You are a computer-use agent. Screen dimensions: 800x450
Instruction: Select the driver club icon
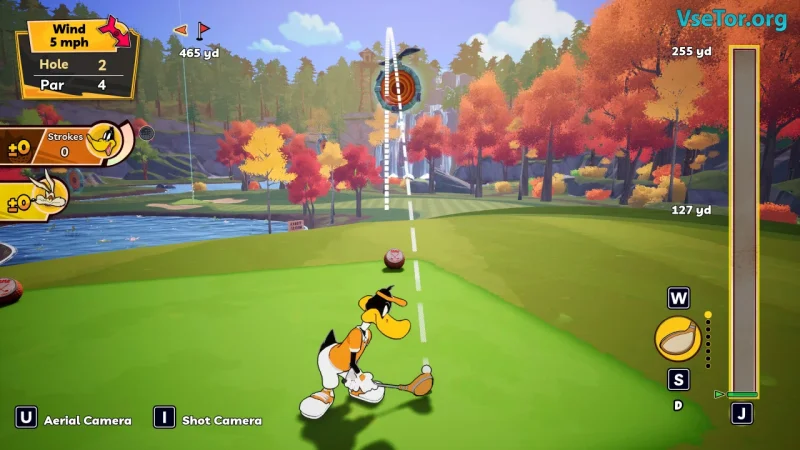677,339
